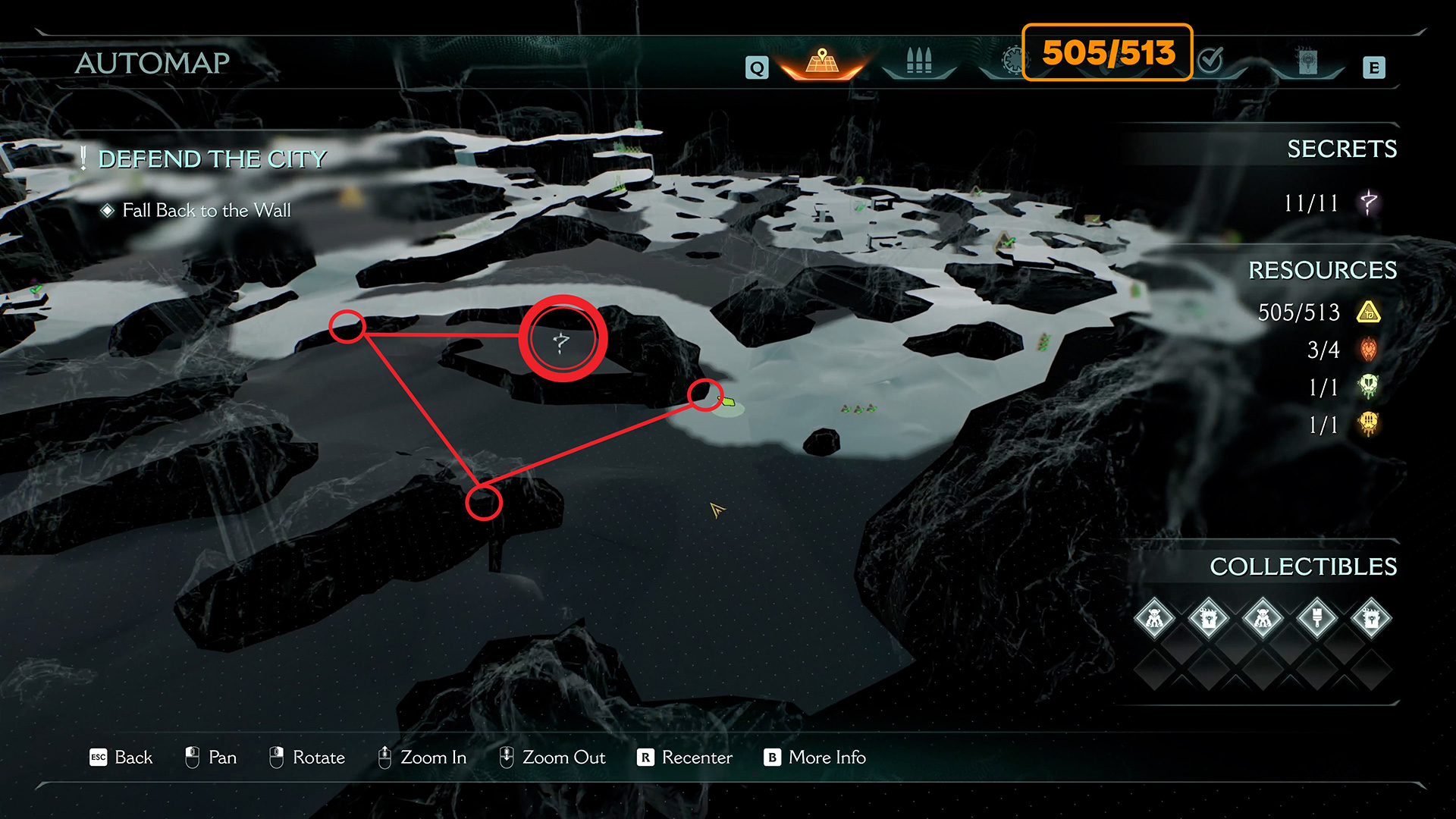This screenshot has height=819, width=1456.
Task: Click the question mark secret marker on map
Action: [x=561, y=342]
